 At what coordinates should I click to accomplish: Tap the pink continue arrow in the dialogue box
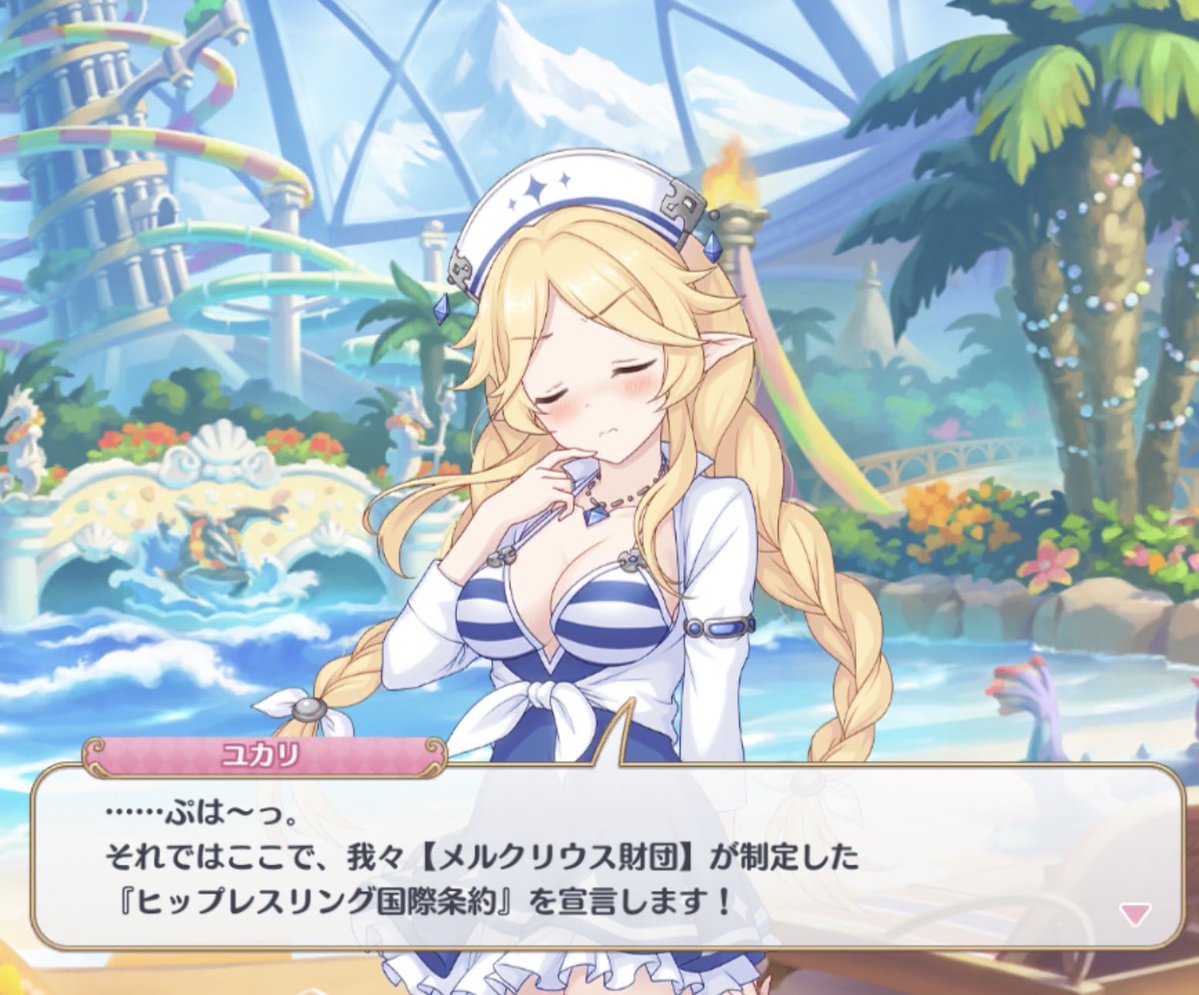tap(1135, 913)
